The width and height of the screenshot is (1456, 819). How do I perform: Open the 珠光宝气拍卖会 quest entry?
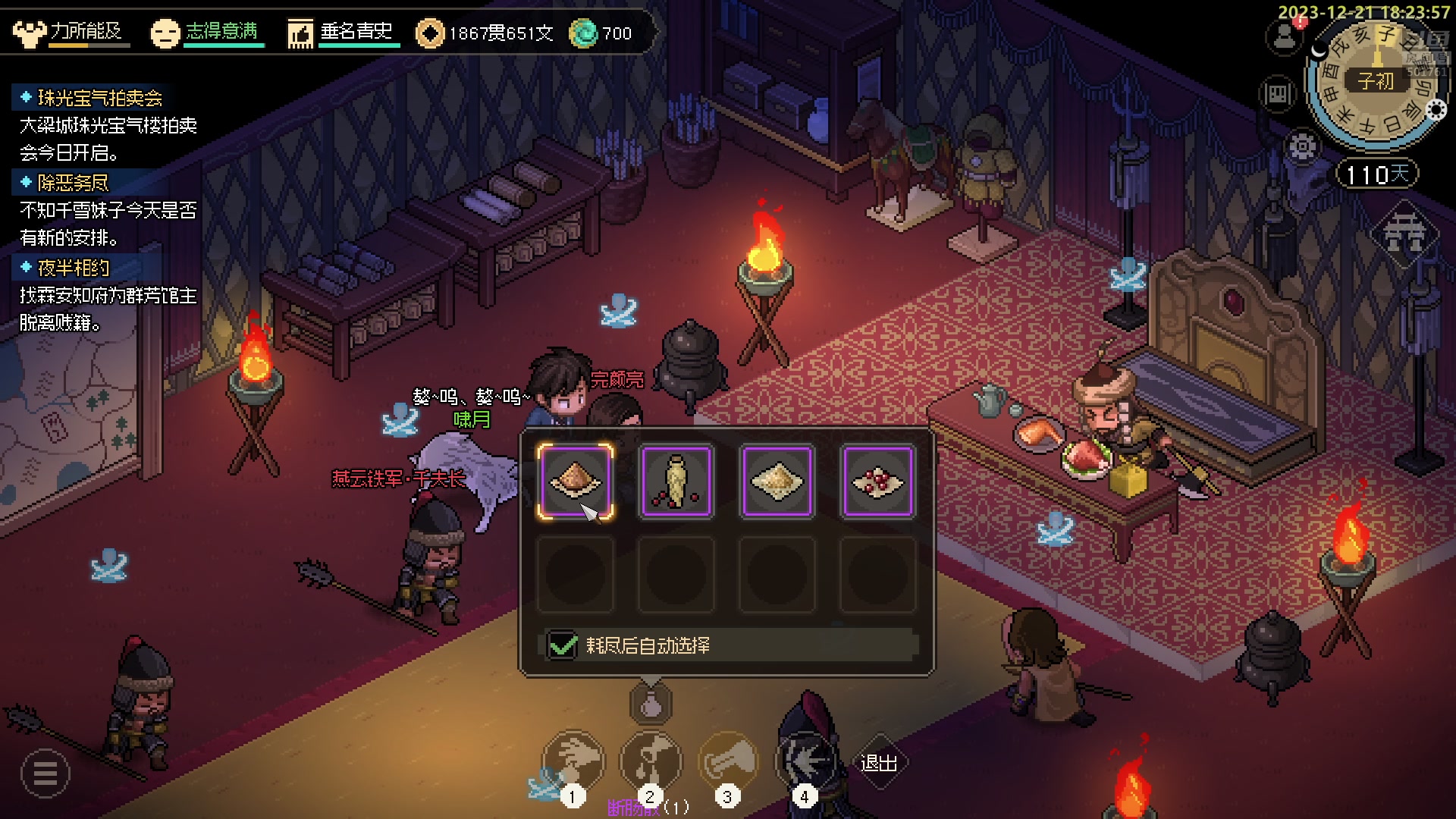[99, 98]
